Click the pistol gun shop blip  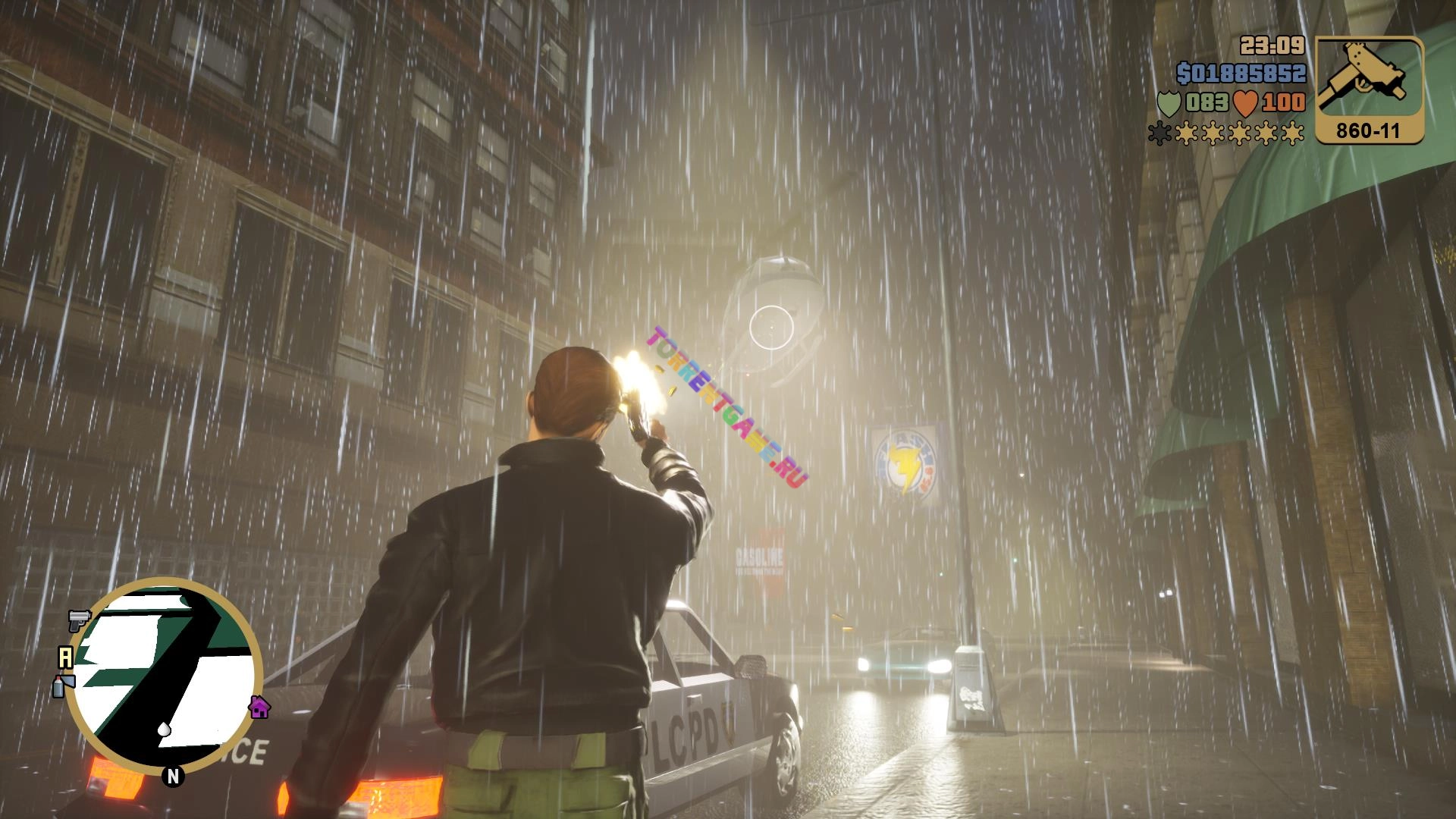79,620
